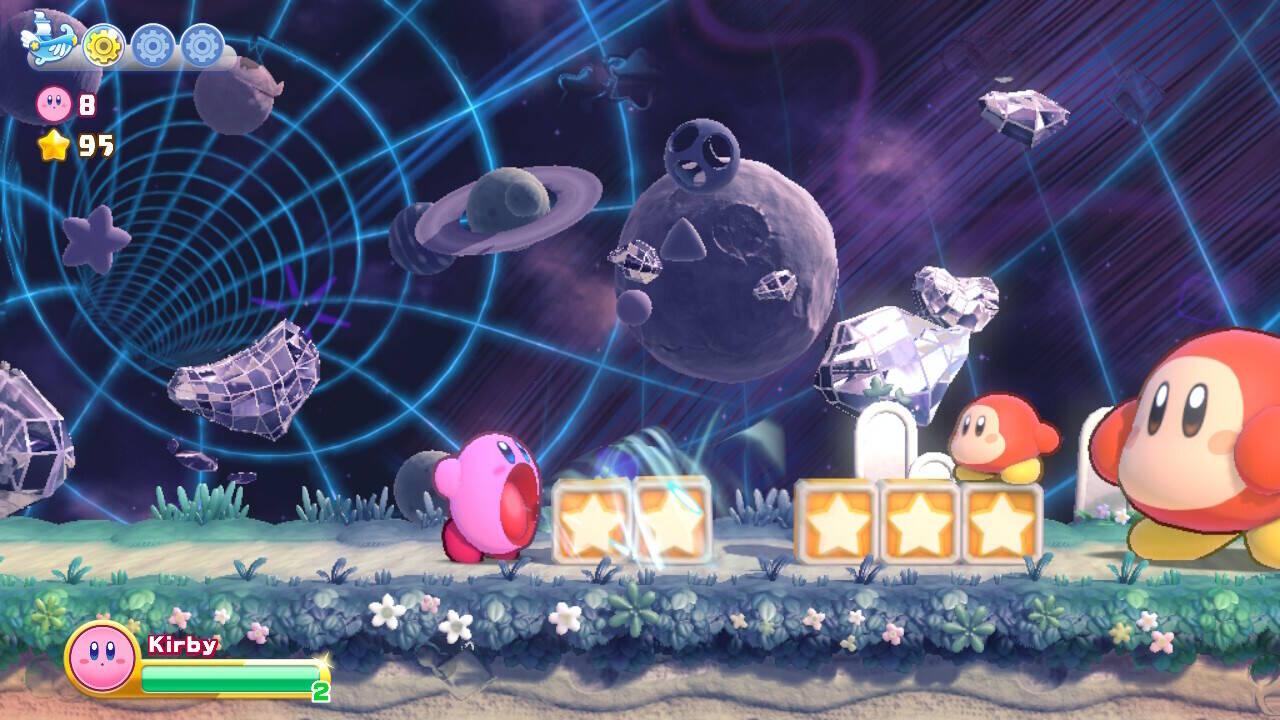Select the yellow point star icon
The height and width of the screenshot is (720, 1280).
(53, 146)
